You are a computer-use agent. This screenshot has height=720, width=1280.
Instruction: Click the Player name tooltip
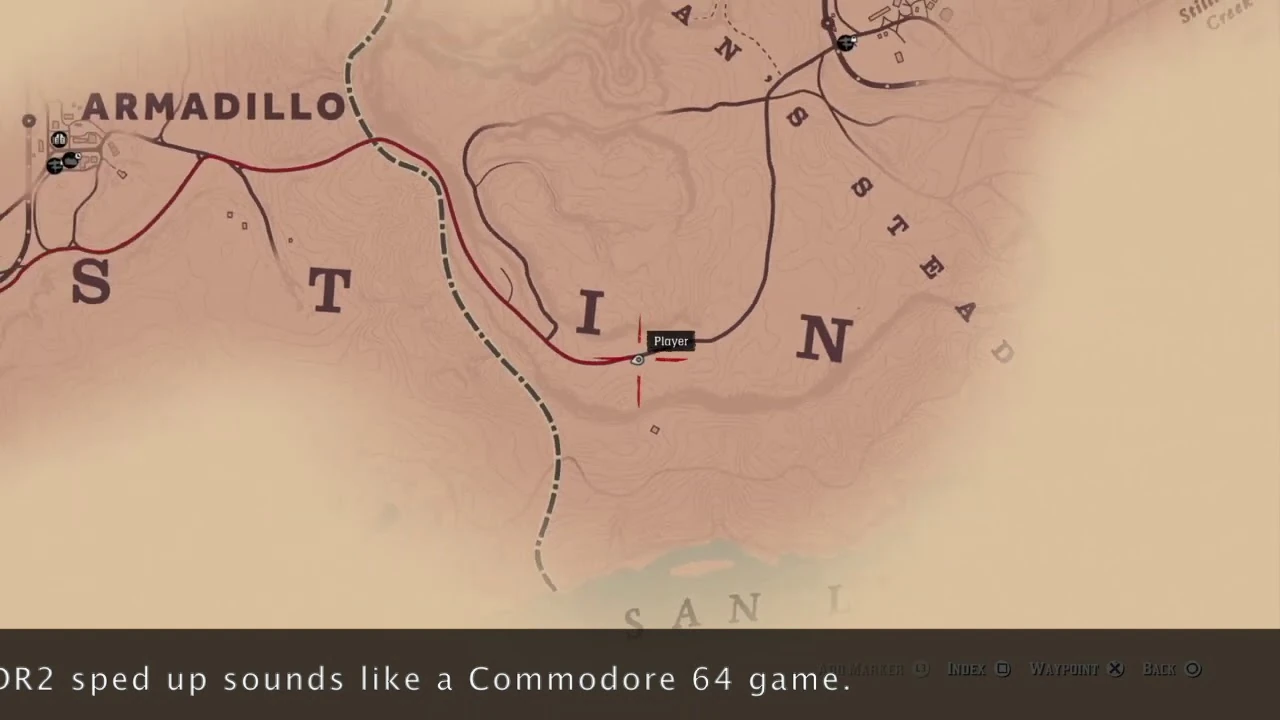[670, 341]
